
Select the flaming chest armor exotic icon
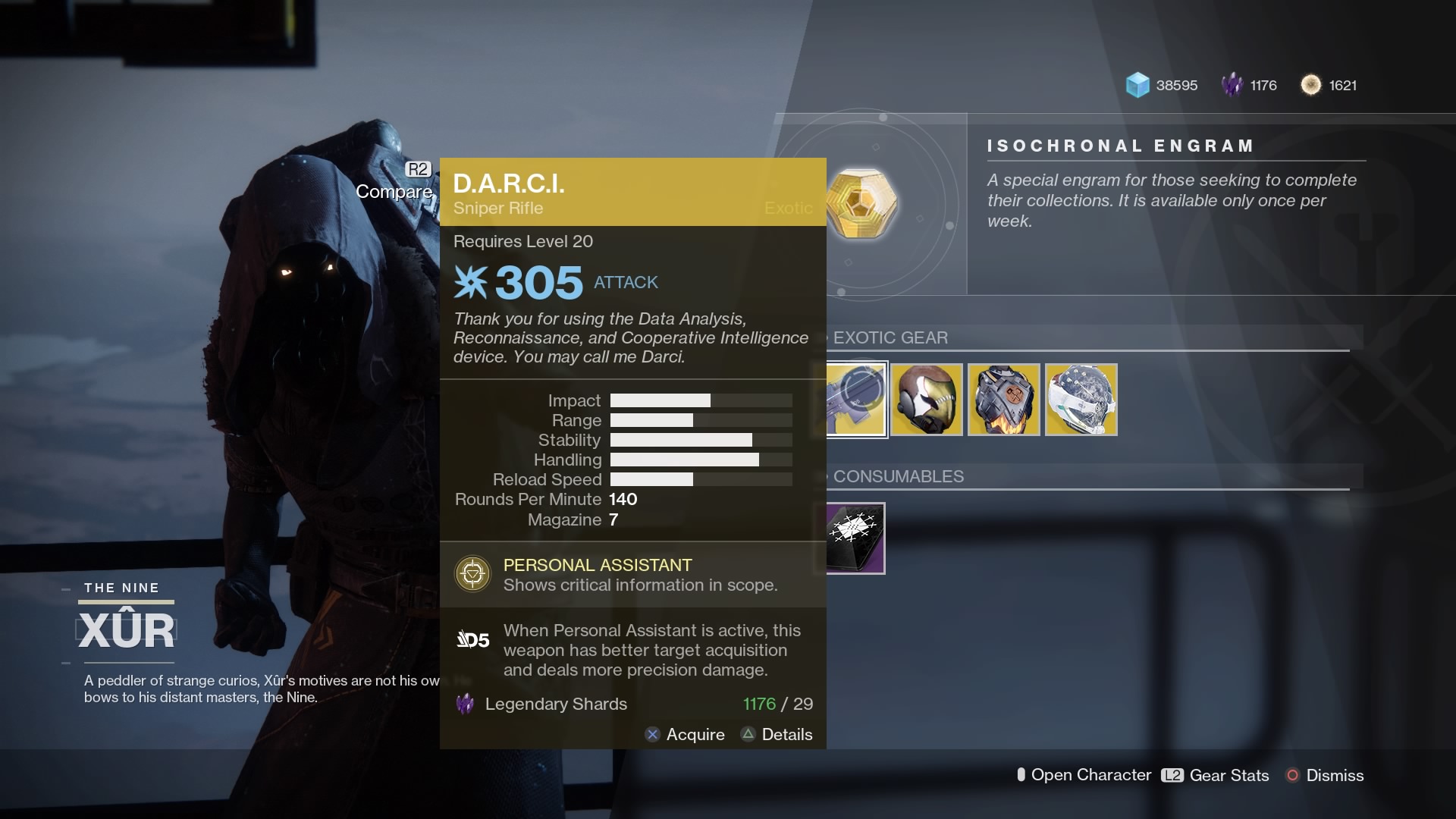1004,400
